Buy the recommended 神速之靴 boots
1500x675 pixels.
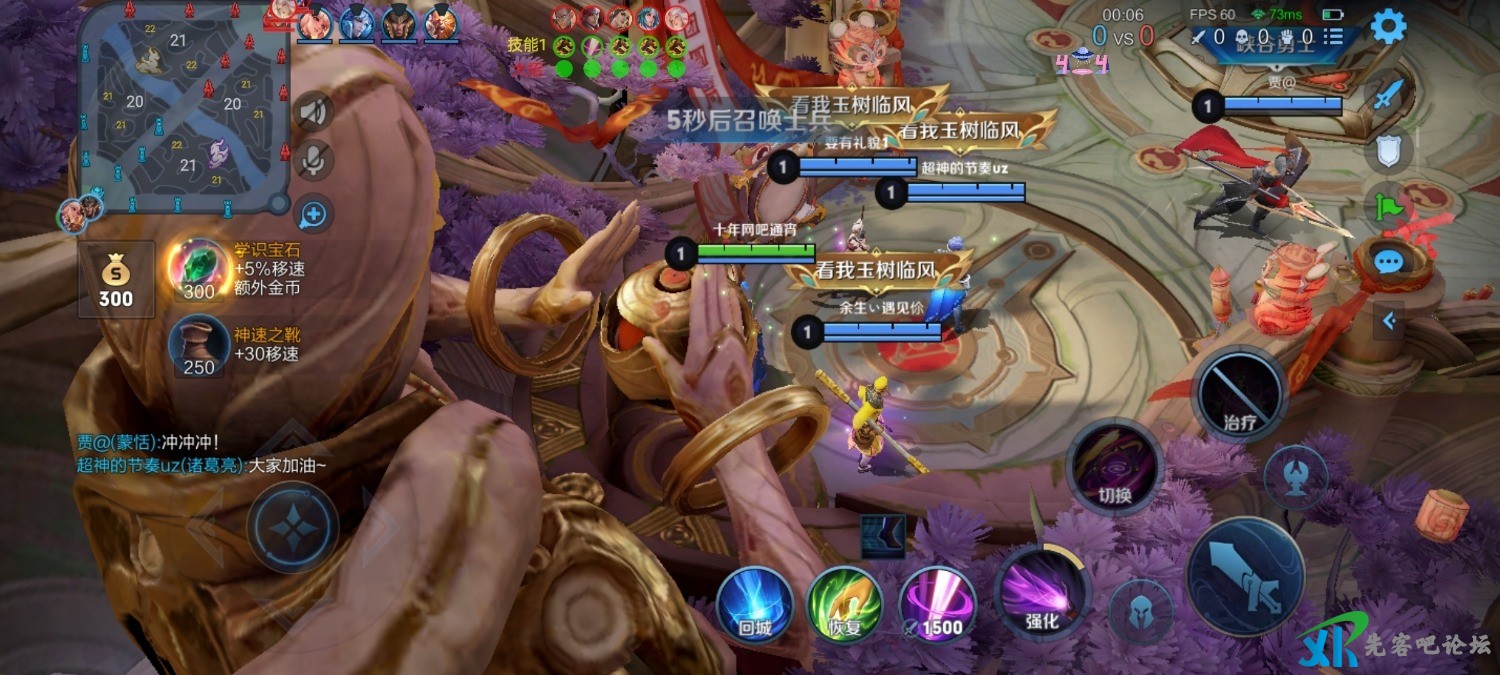click(x=199, y=346)
